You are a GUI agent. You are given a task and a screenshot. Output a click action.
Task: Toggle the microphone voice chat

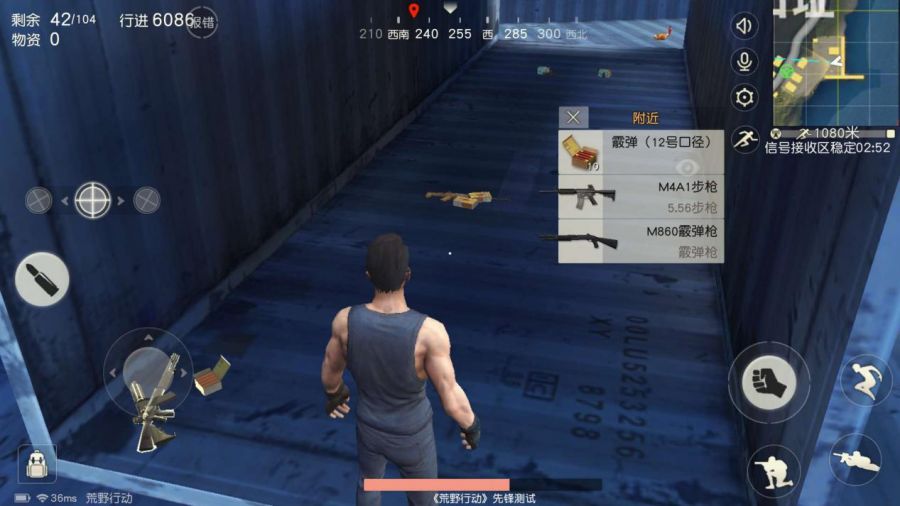744,62
